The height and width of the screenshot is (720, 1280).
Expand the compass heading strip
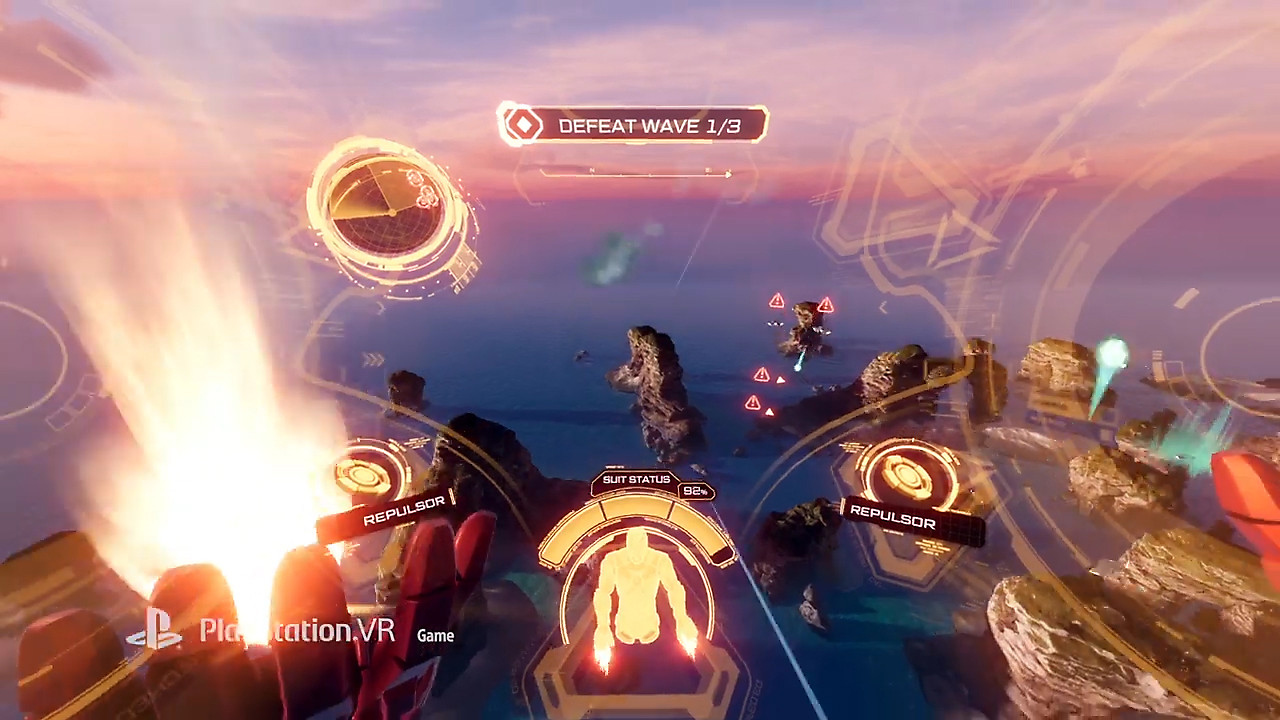click(637, 173)
